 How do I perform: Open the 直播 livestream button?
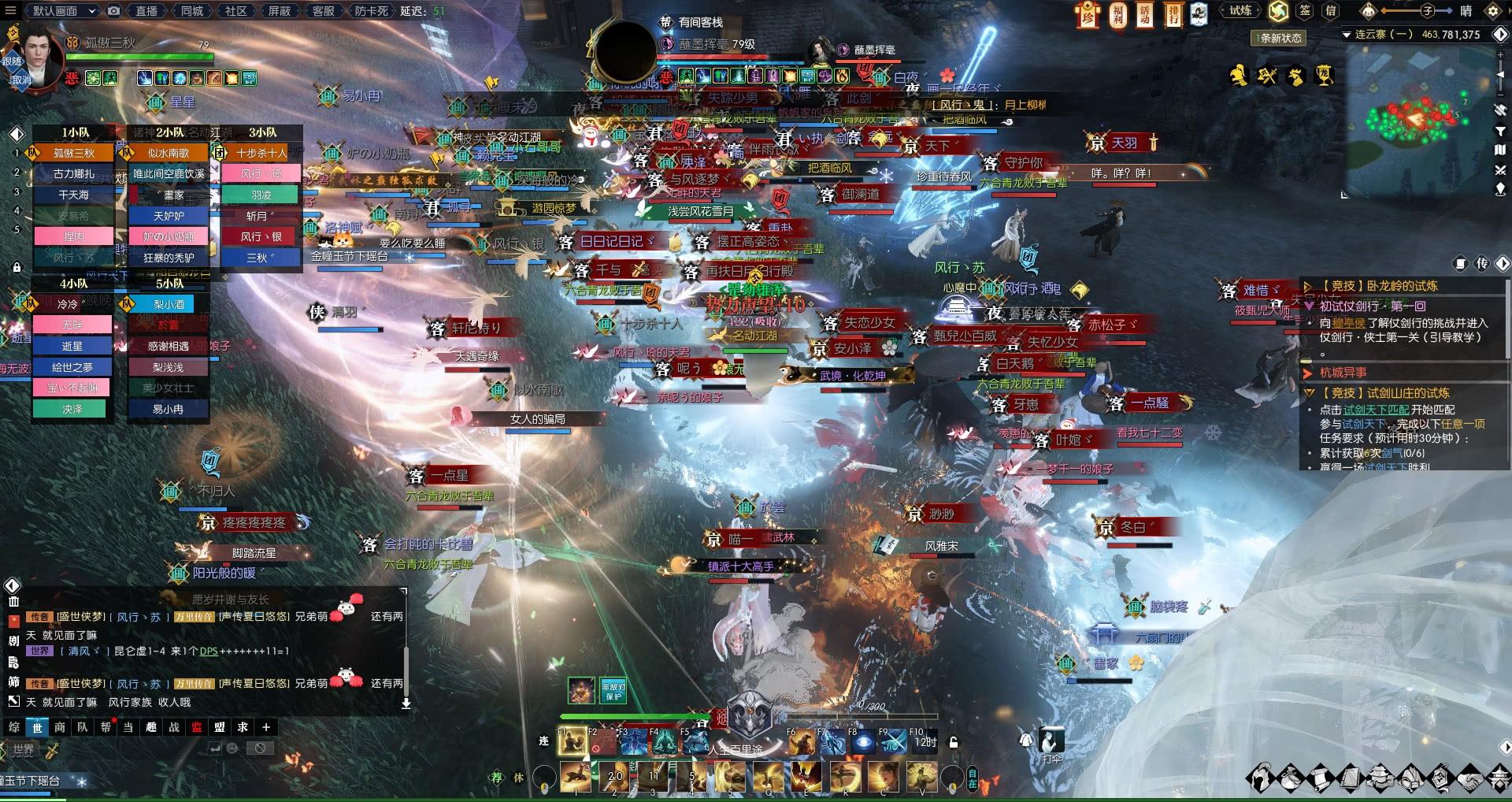pos(146,11)
